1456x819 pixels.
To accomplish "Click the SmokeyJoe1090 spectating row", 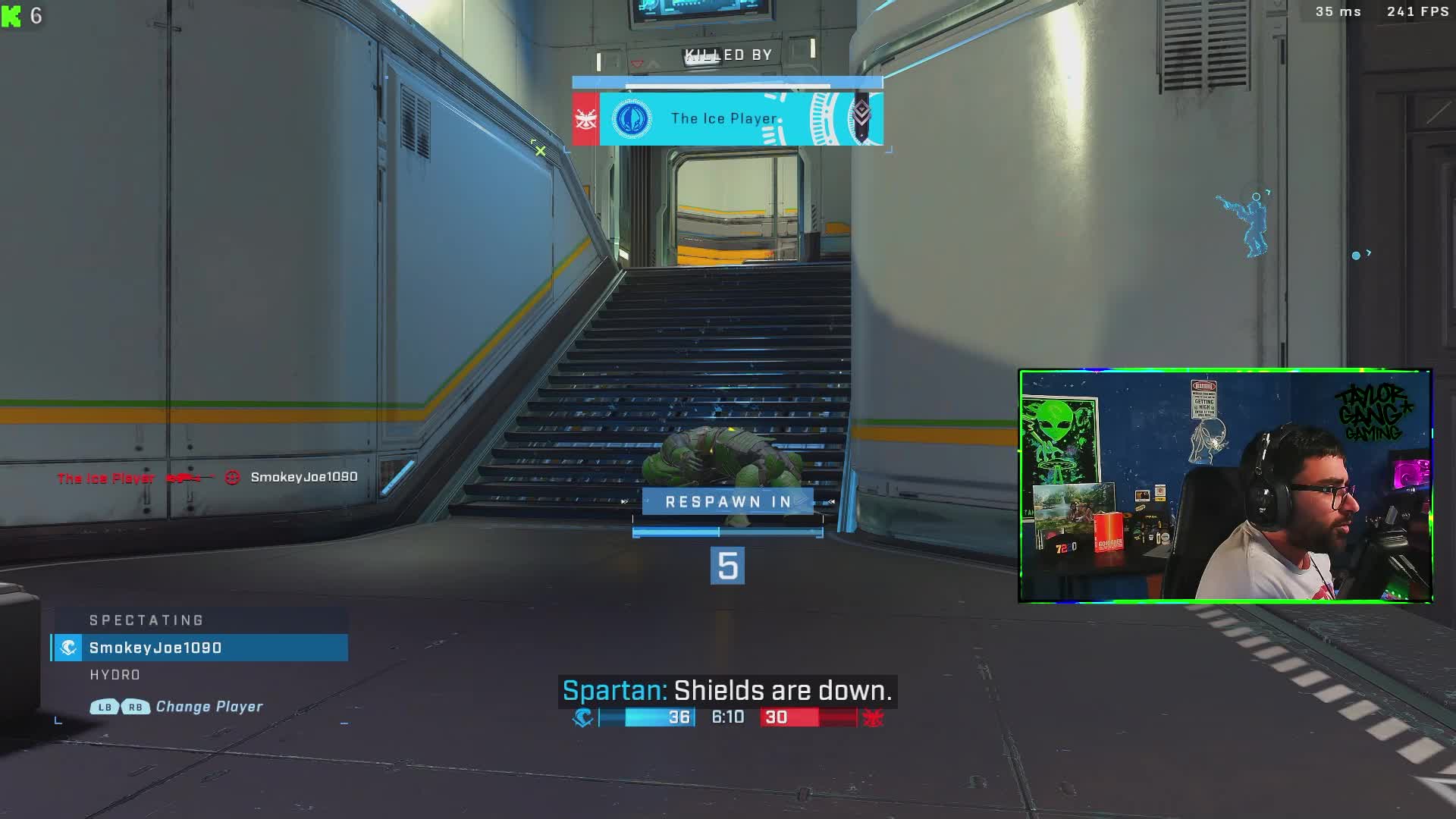I will 199,648.
